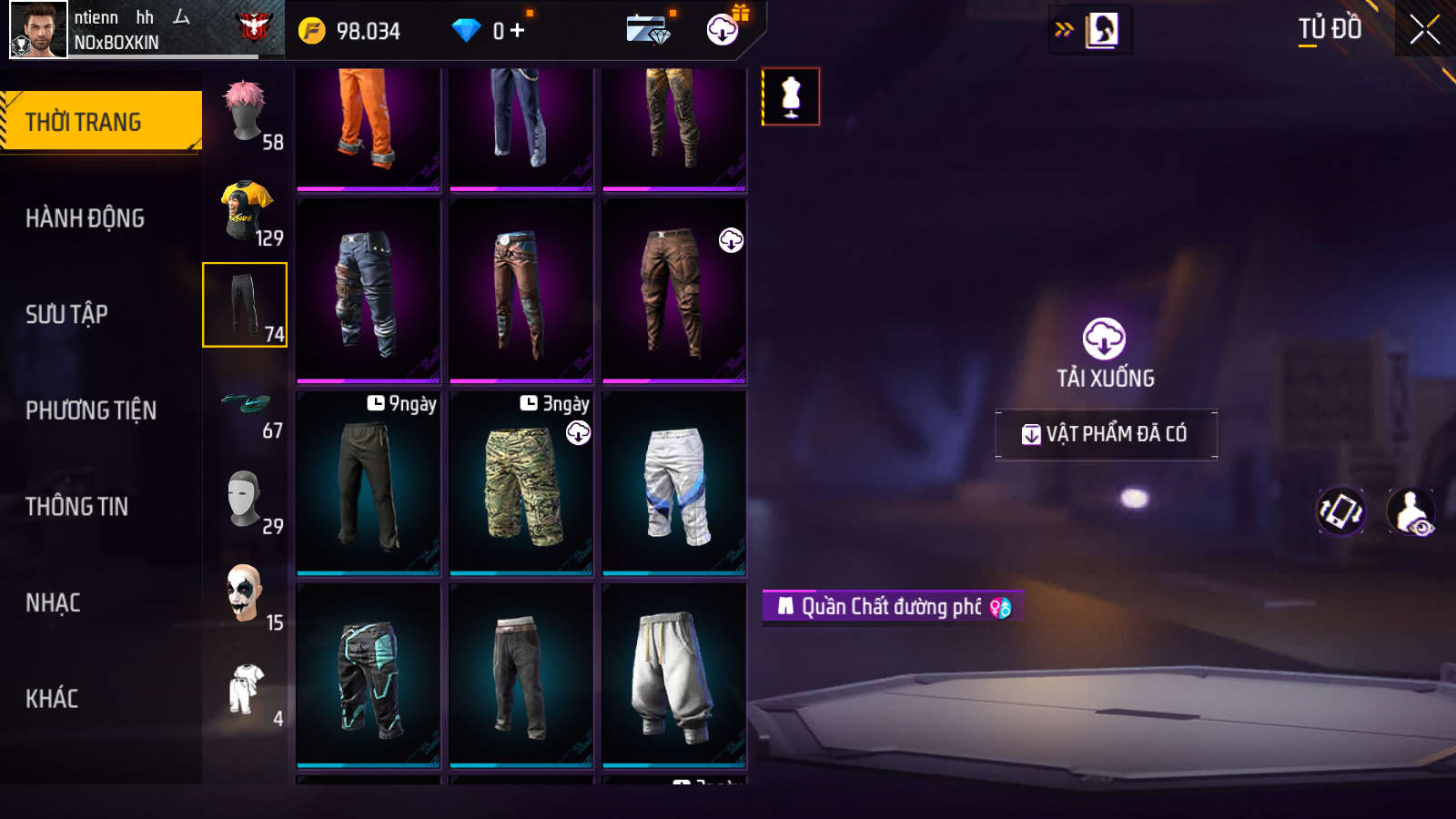Select the grey mask subcategory
The image size is (1456, 819).
(245, 498)
